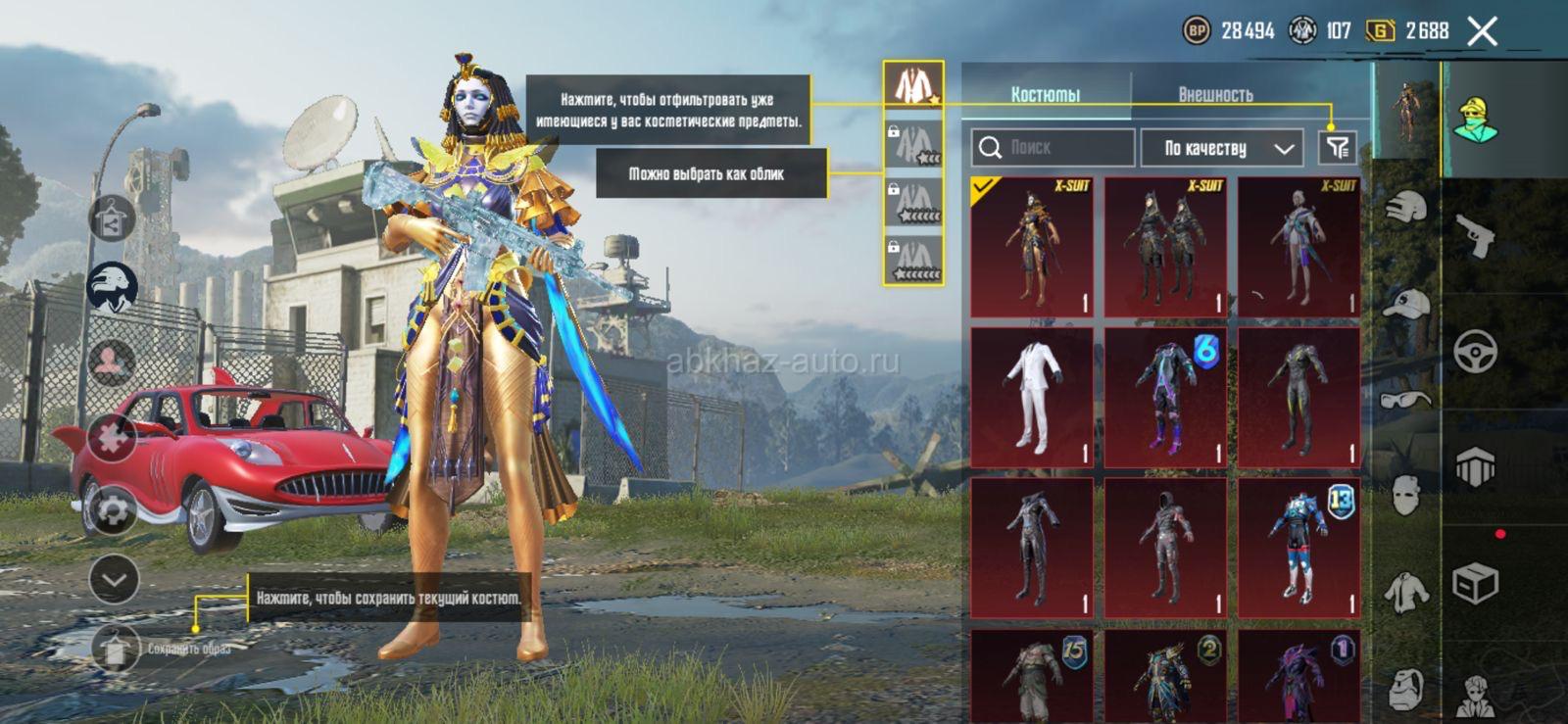This screenshot has width=1568, height=724.
Task: Select the costume with level 6 badge
Action: tap(1166, 397)
